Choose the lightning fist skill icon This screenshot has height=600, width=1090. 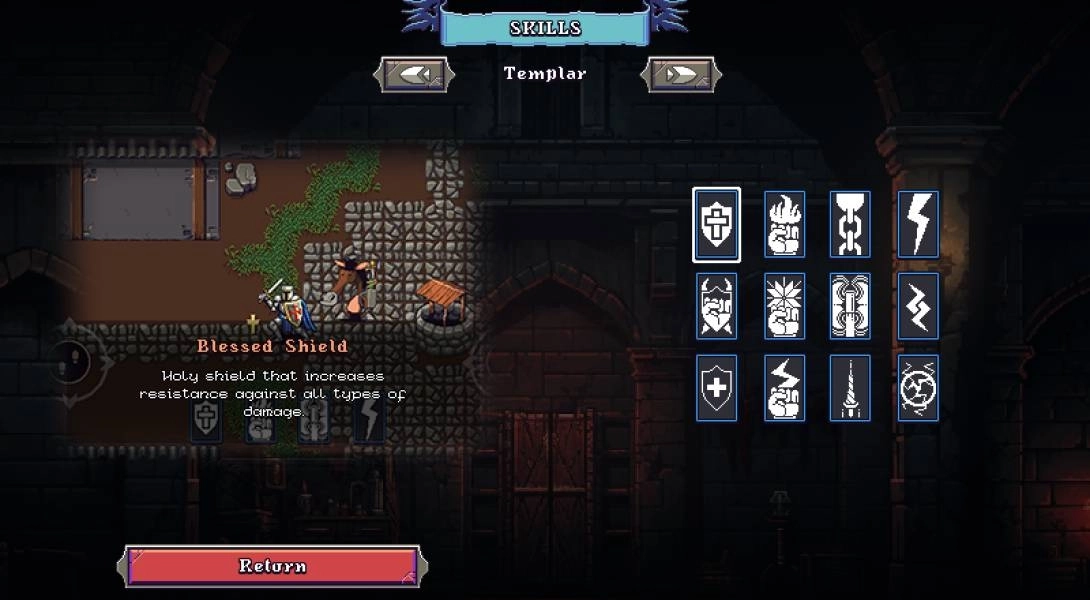point(784,388)
